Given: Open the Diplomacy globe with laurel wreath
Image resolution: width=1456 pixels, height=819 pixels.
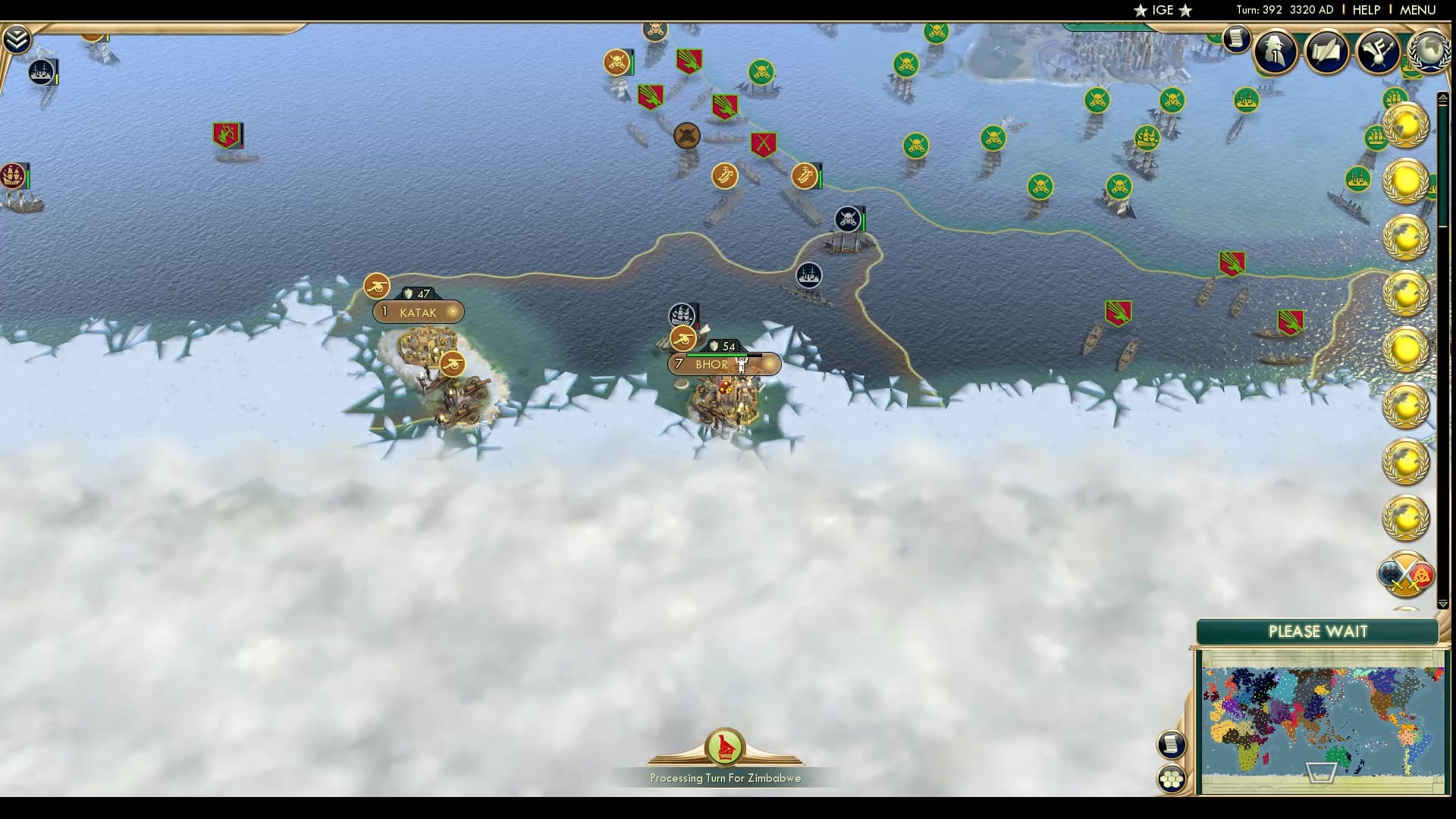Looking at the screenshot, I should click(1429, 51).
